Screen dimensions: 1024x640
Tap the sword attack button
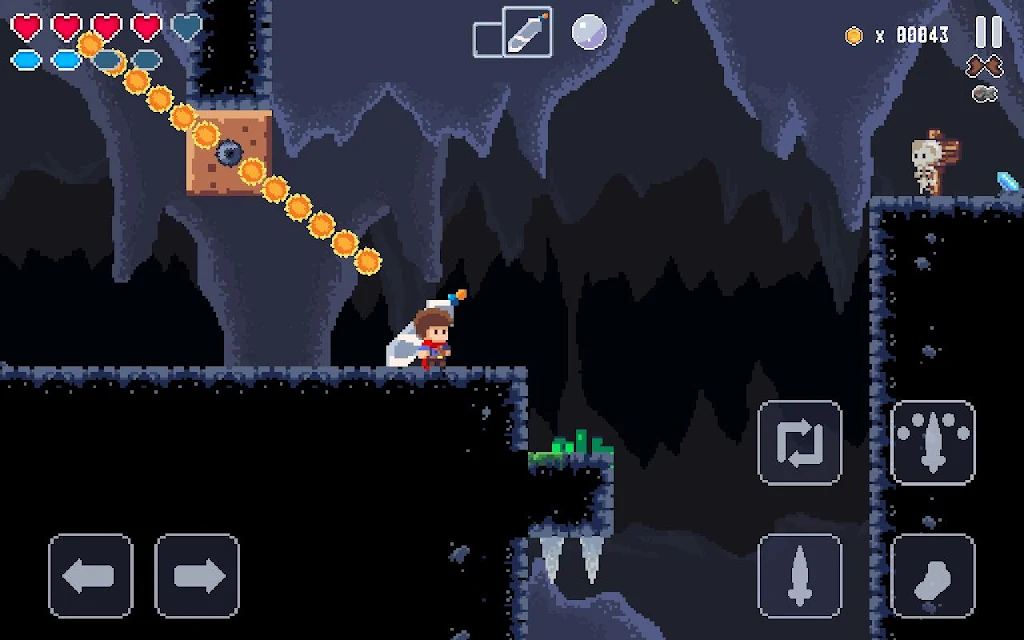[800, 576]
